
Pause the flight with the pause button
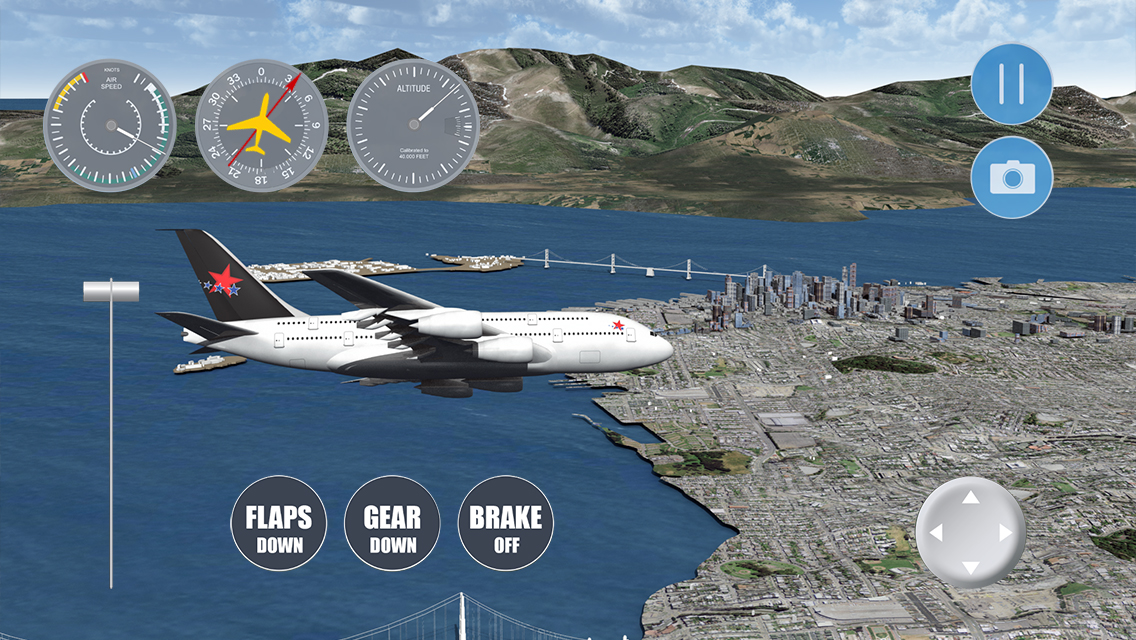pos(1011,84)
